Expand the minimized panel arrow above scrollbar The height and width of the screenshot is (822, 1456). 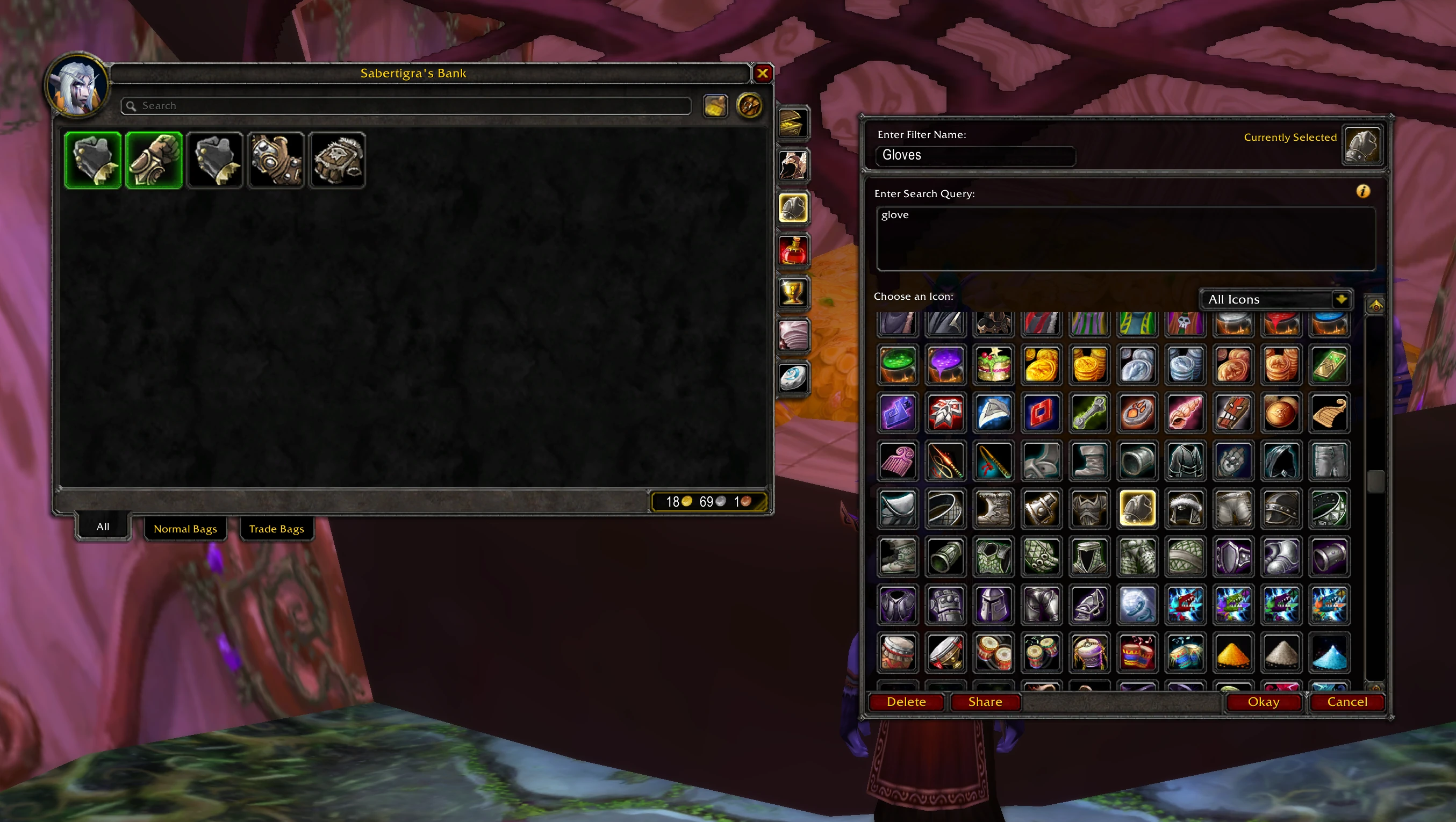point(1376,305)
